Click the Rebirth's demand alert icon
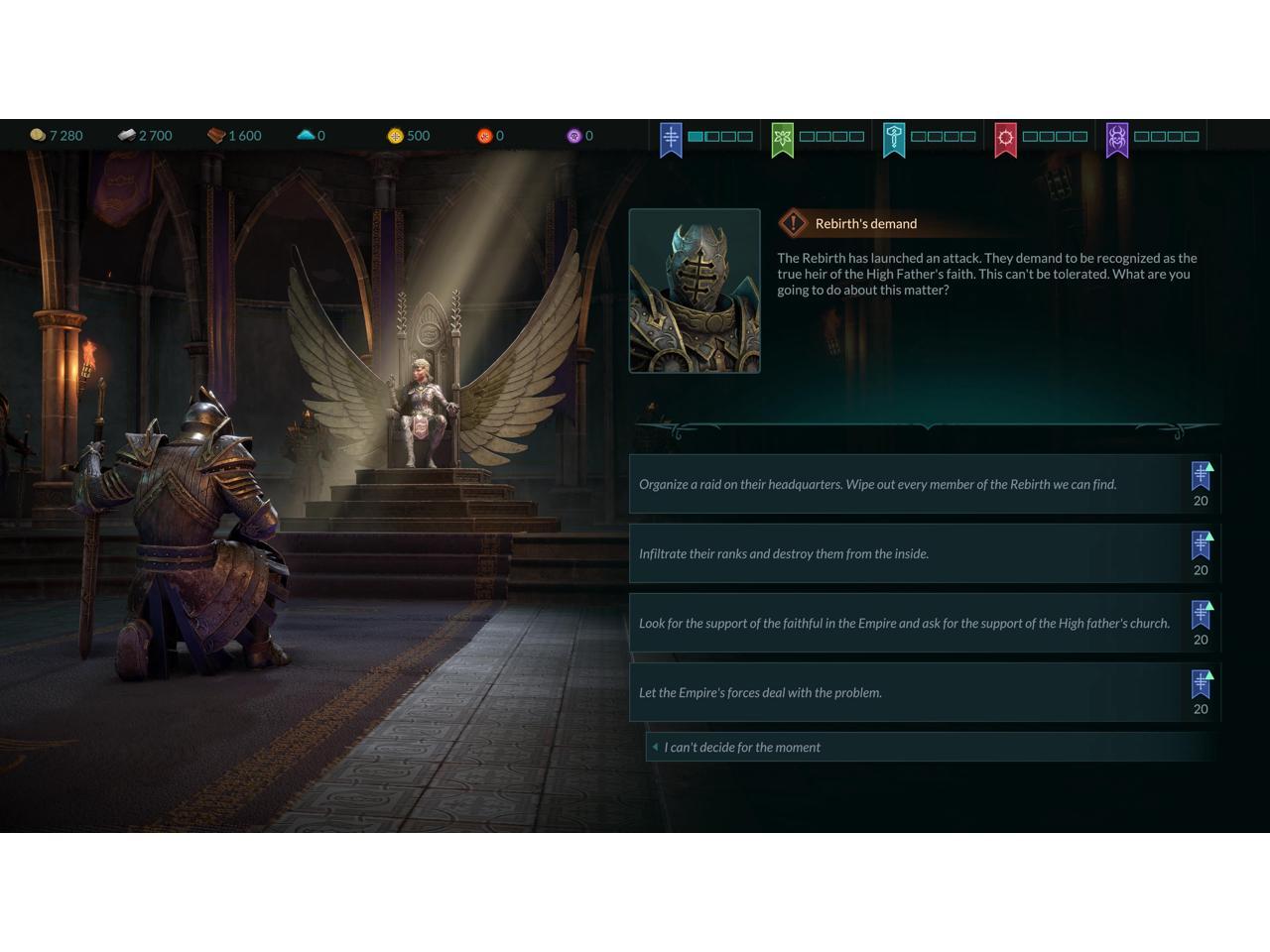 pyautogui.click(x=793, y=223)
